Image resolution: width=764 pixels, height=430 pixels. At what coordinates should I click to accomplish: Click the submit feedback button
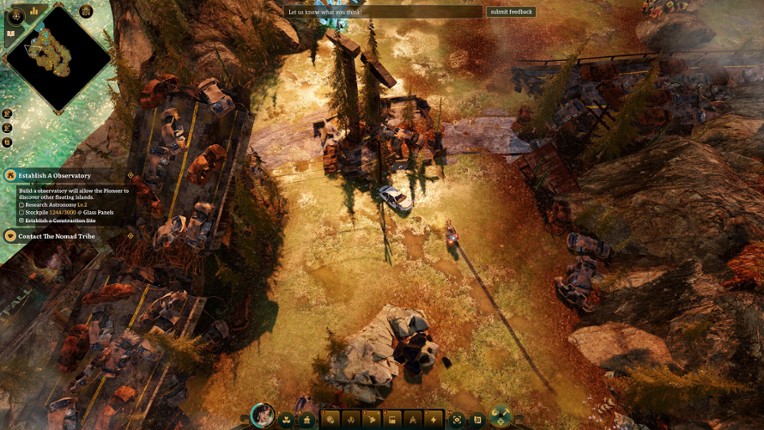(x=511, y=12)
